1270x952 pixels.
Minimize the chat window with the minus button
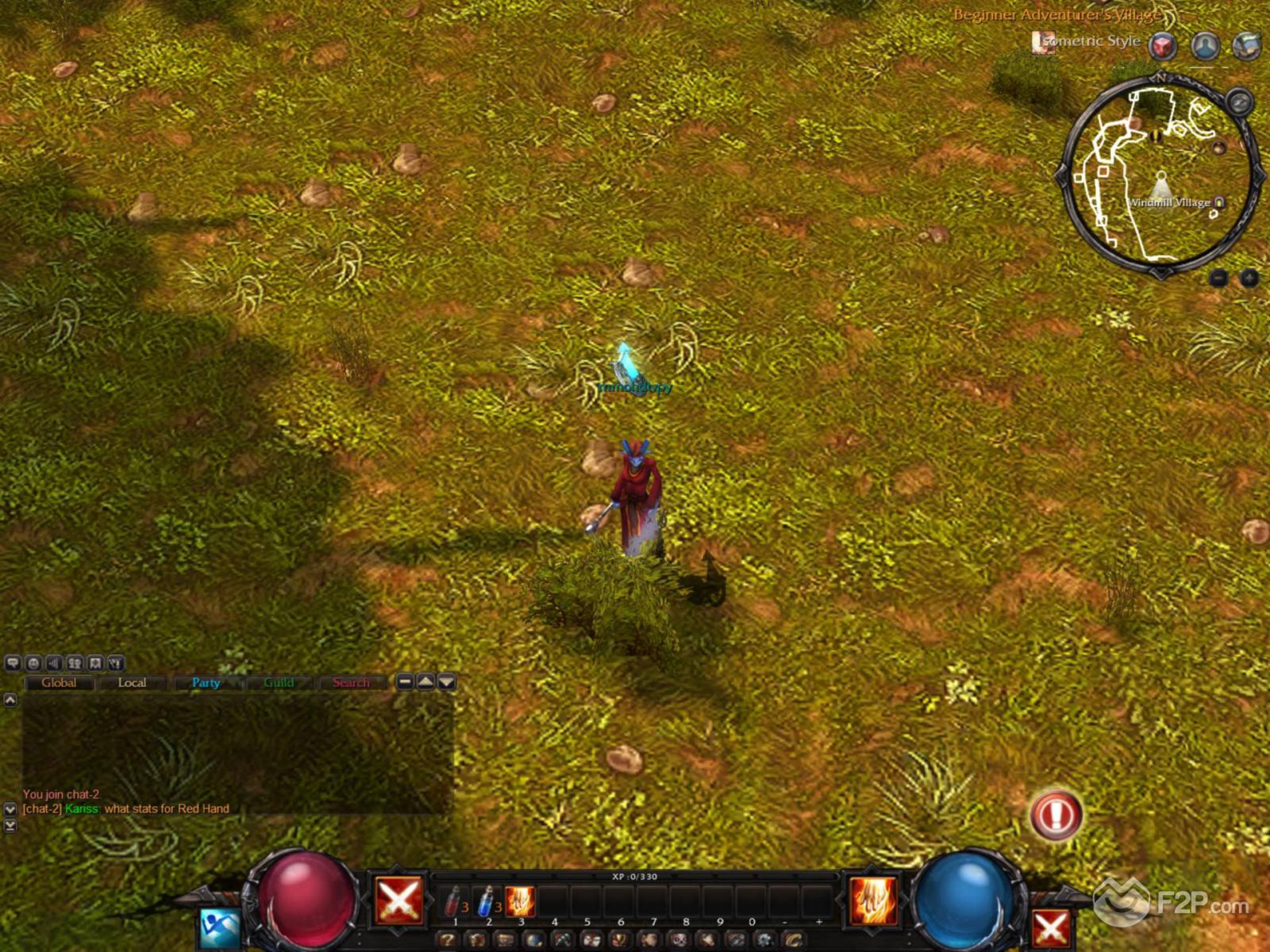click(405, 681)
